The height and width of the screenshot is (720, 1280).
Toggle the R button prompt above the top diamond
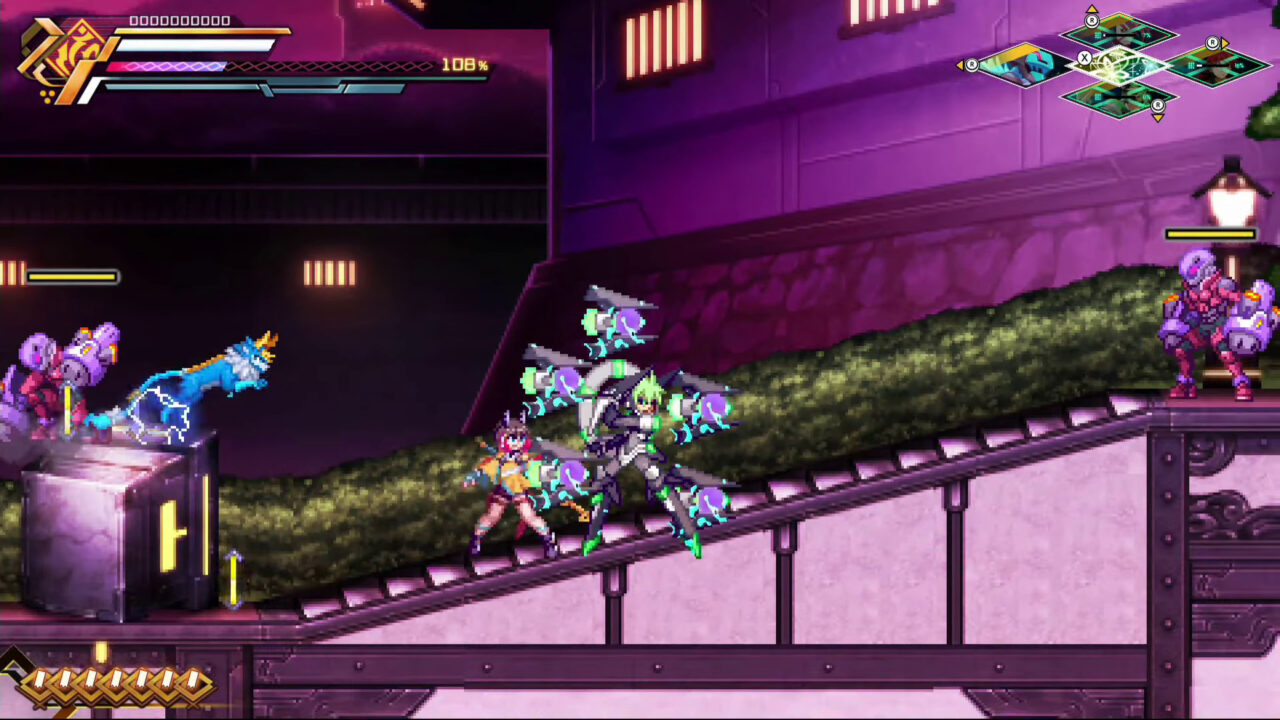[1092, 21]
